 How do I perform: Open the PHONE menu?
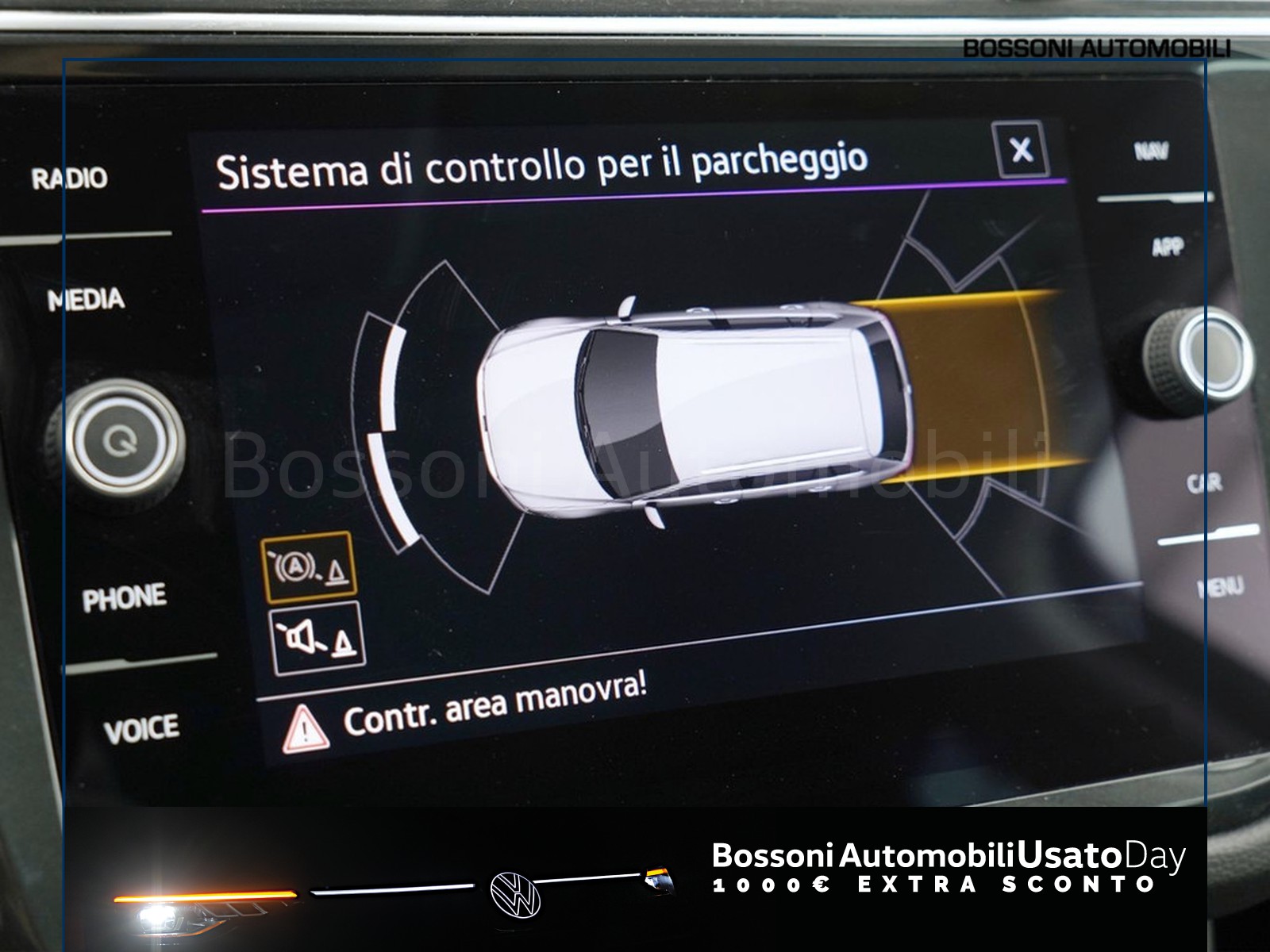[x=124, y=598]
